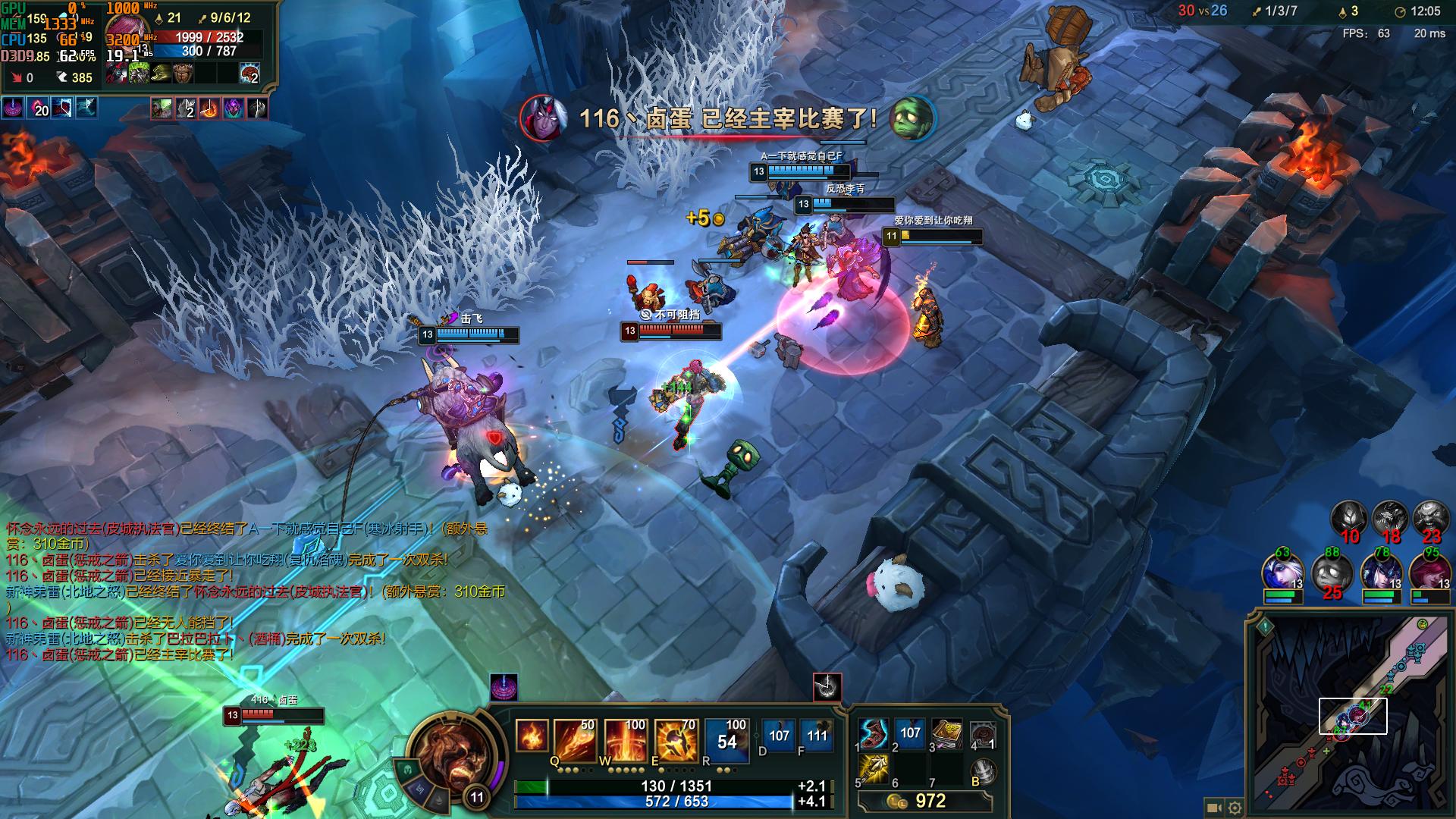Use the poro snack in slot 4
Screen dimensions: 1456x819
tap(983, 733)
